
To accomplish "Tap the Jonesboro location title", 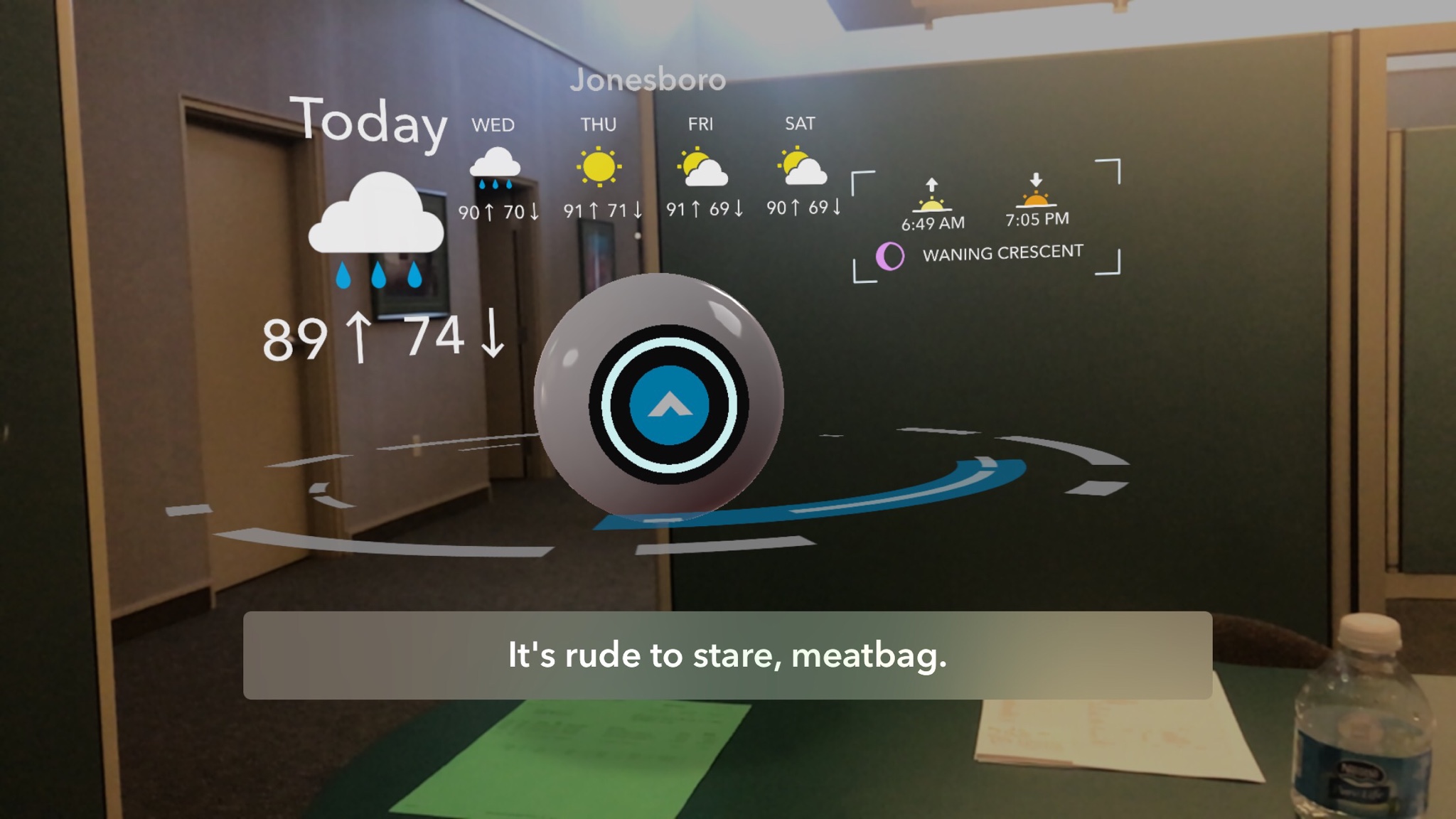I will pyautogui.click(x=647, y=80).
